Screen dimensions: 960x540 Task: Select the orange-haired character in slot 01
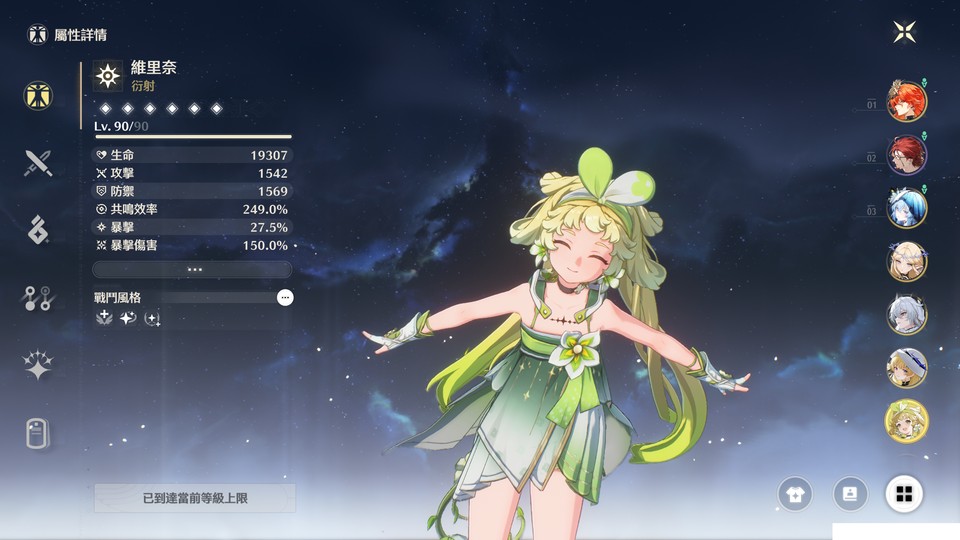pos(906,101)
